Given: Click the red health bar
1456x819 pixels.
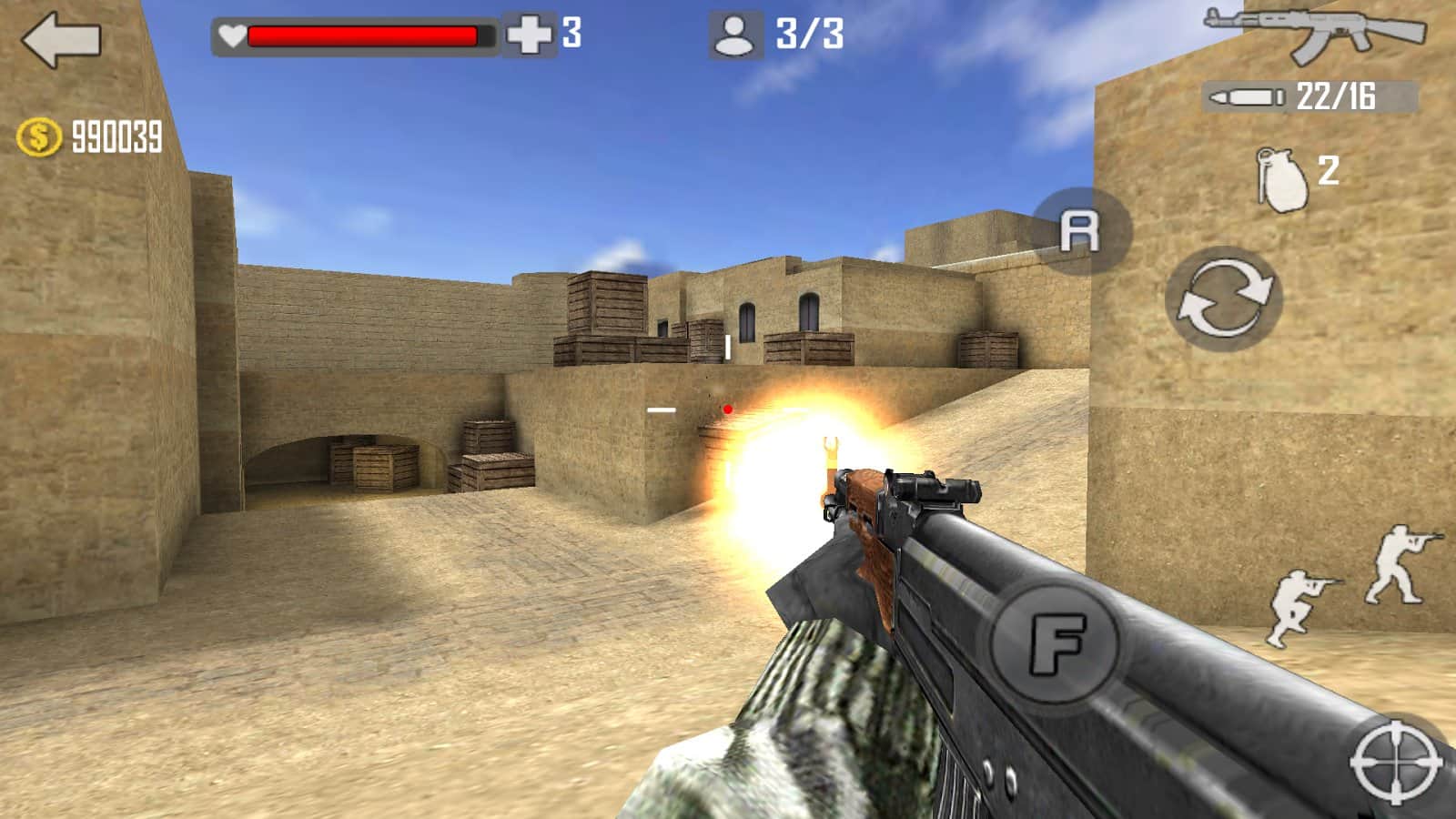Looking at the screenshot, I should tap(362, 34).
